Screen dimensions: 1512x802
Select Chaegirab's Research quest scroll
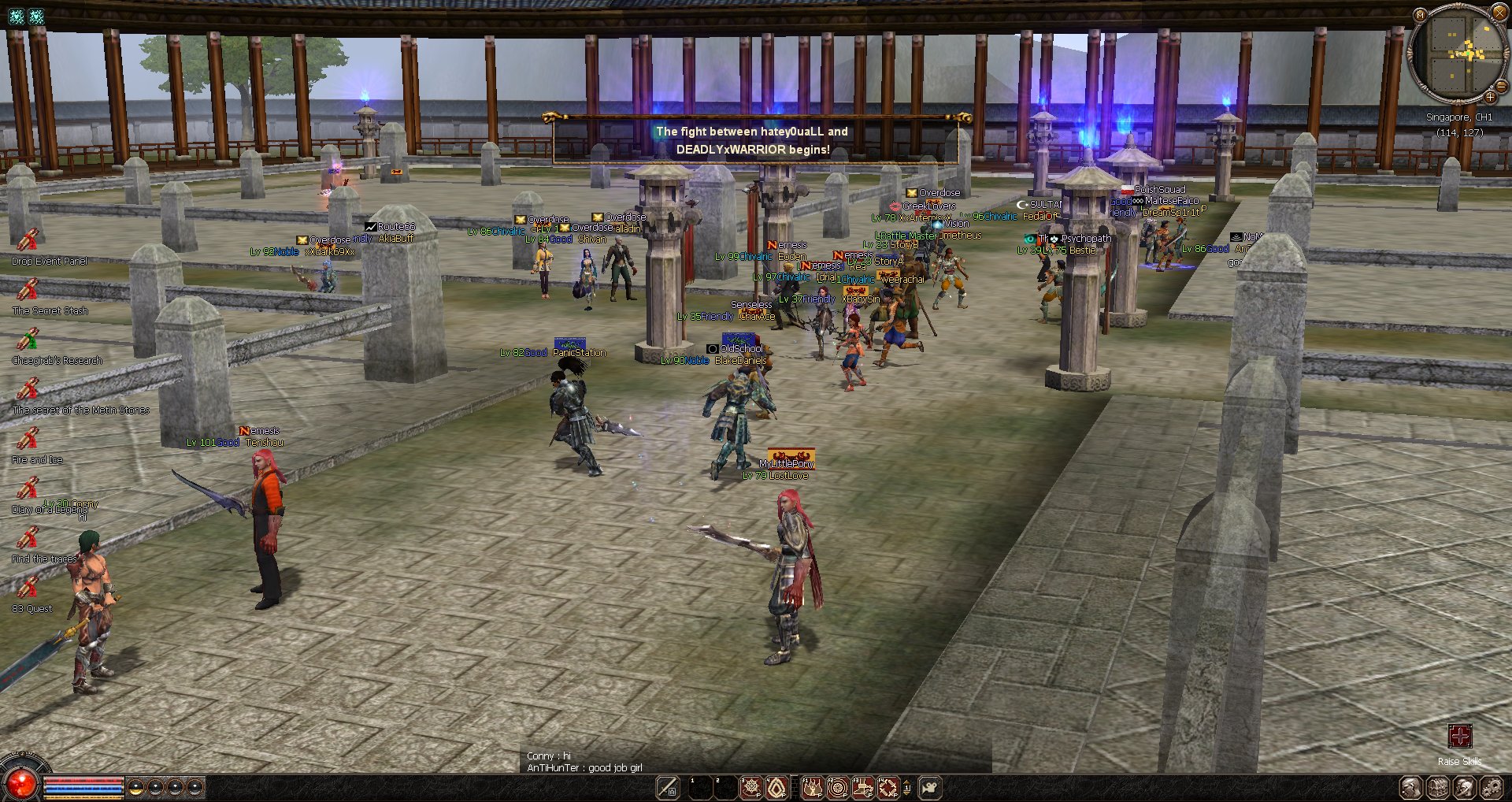[28, 340]
